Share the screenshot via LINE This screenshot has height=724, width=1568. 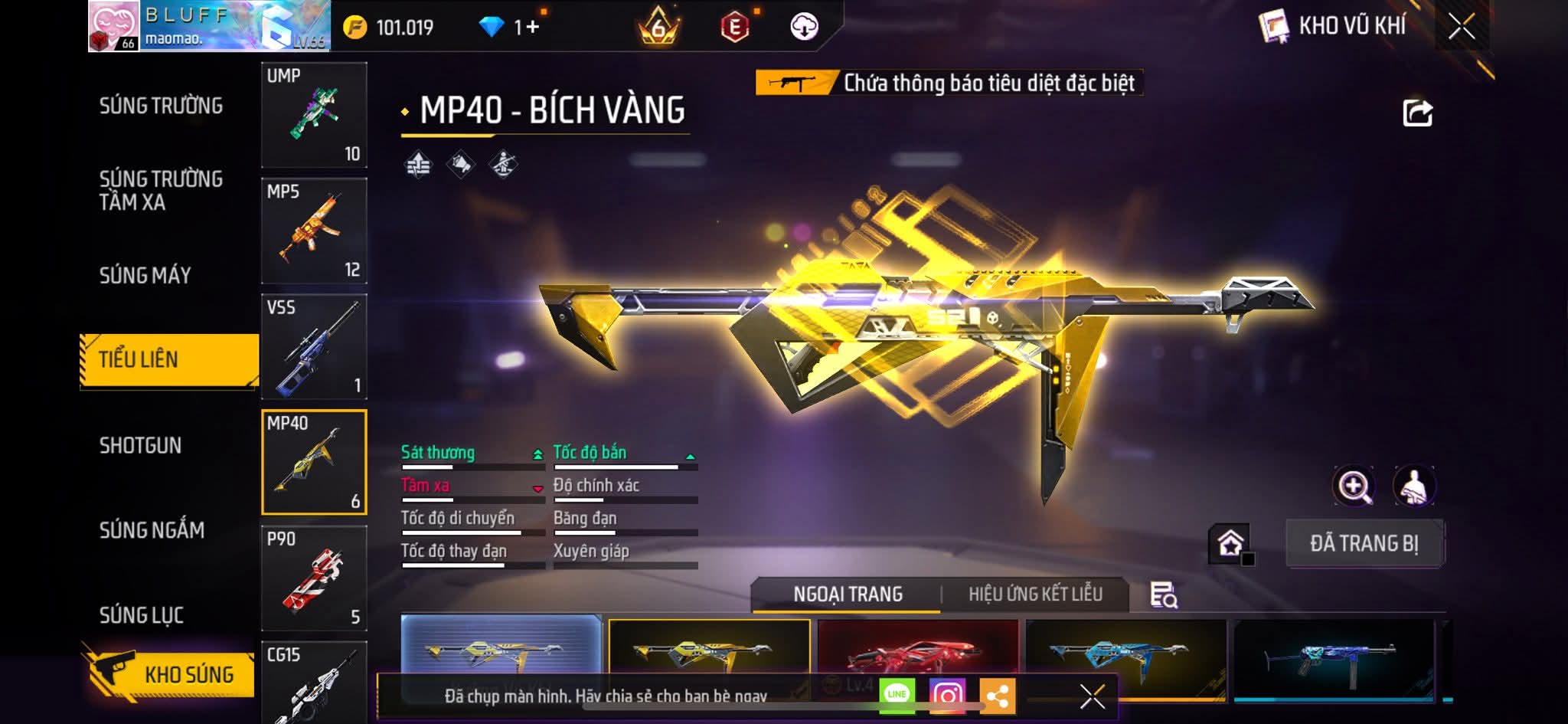(x=897, y=695)
